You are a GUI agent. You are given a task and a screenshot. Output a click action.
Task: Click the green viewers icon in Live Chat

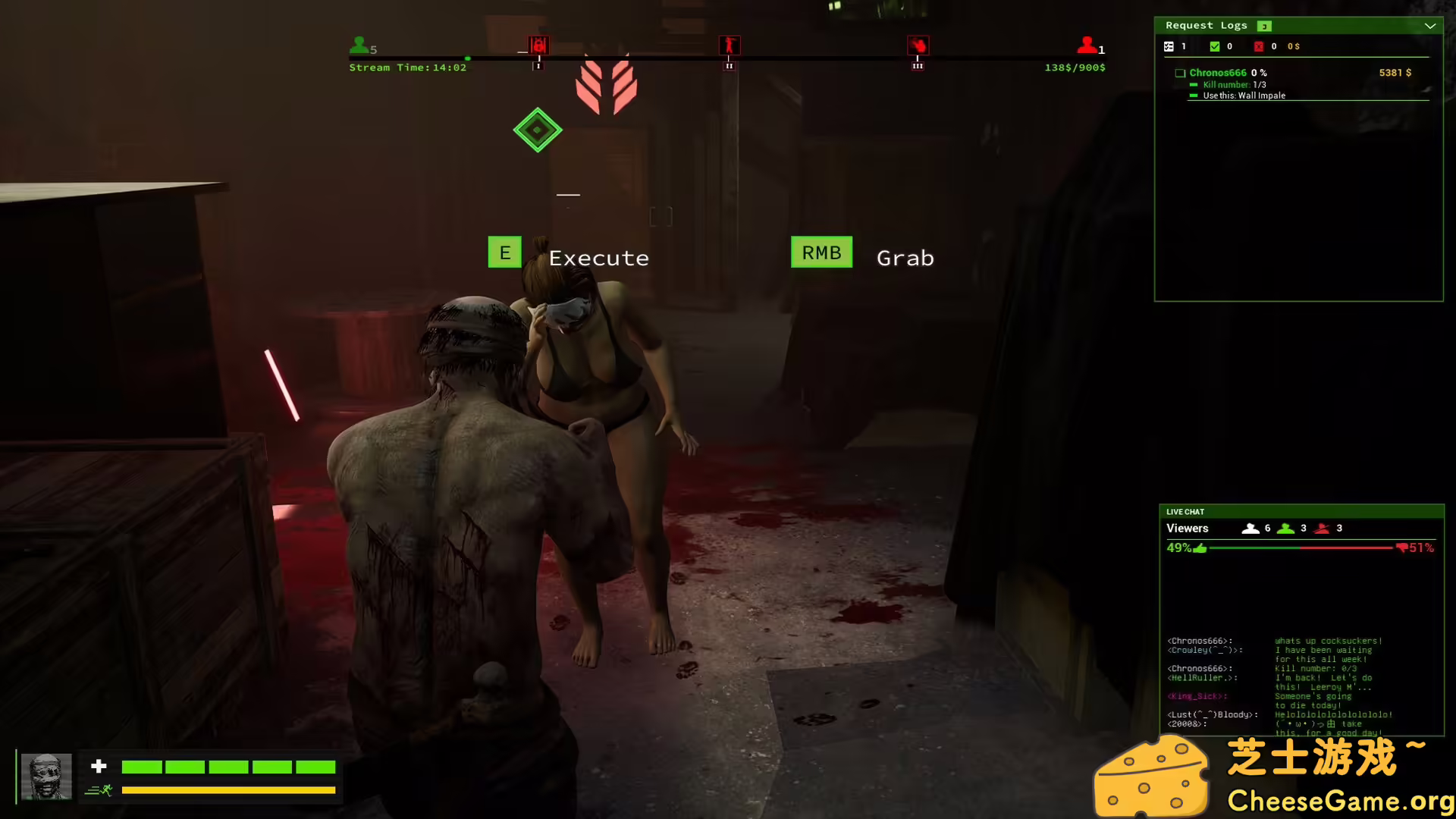pyautogui.click(x=1286, y=529)
